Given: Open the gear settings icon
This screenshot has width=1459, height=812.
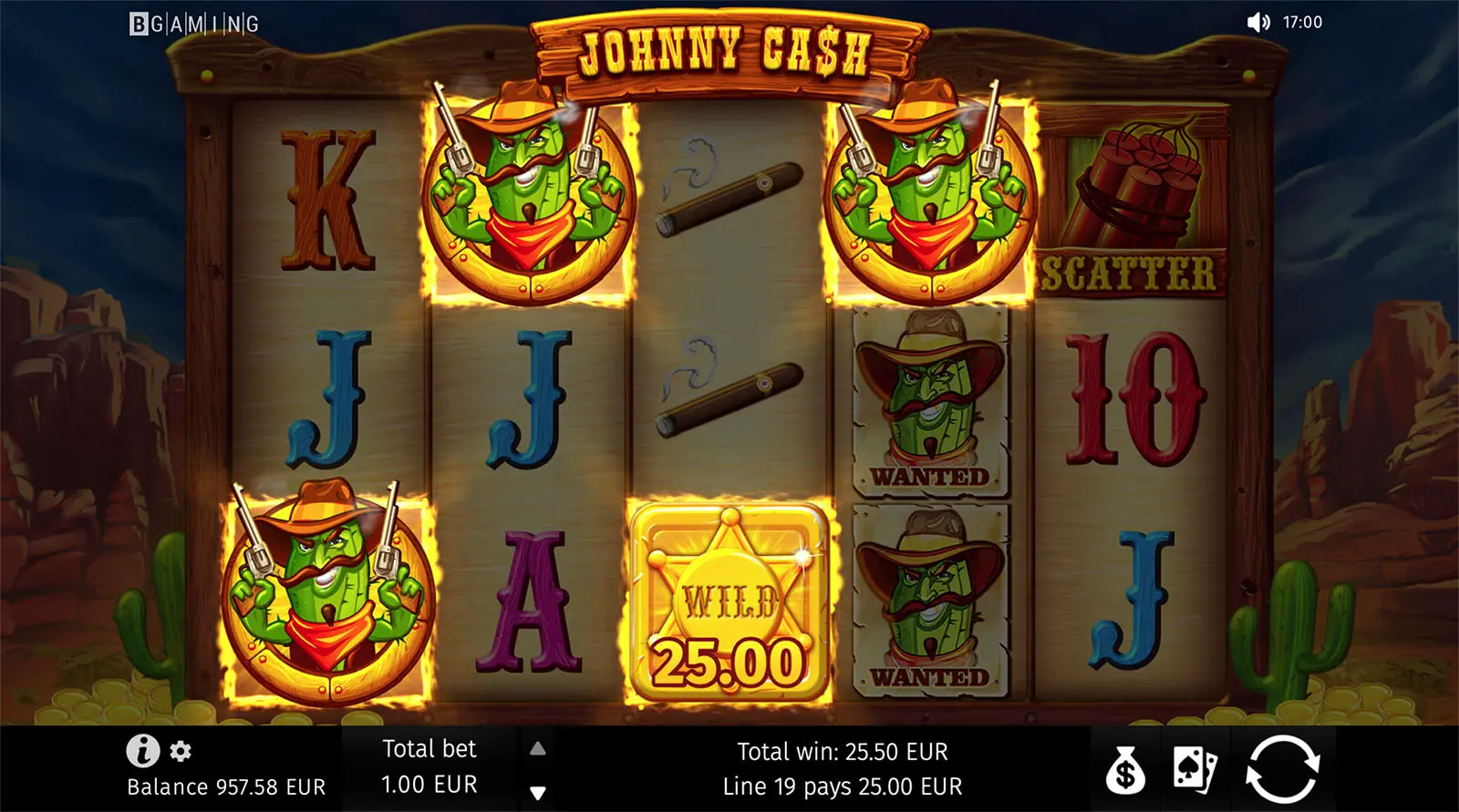Looking at the screenshot, I should point(181,751).
